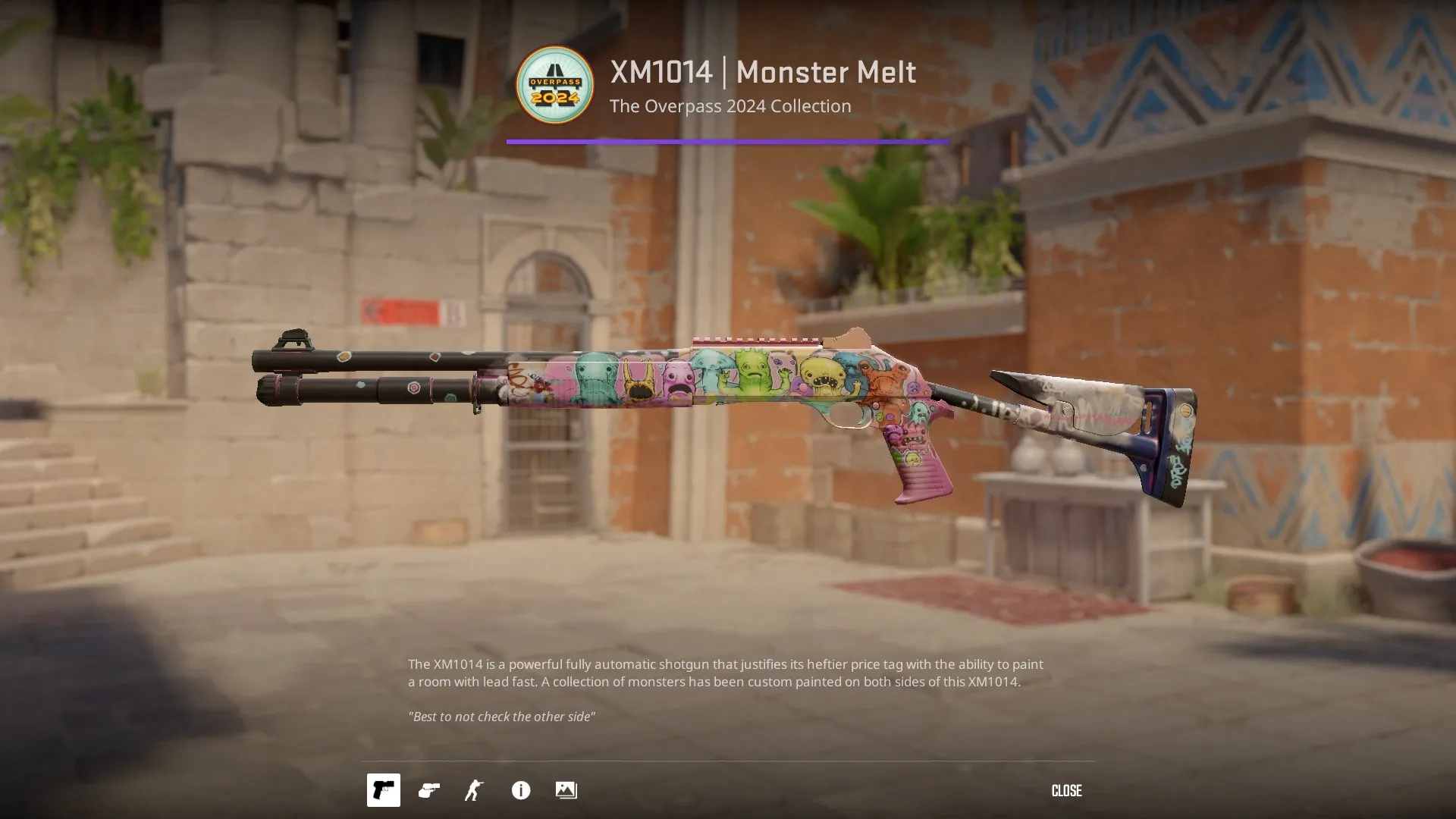The height and width of the screenshot is (819, 1456).
Task: Select the pistol weapon view icon
Action: point(384,790)
